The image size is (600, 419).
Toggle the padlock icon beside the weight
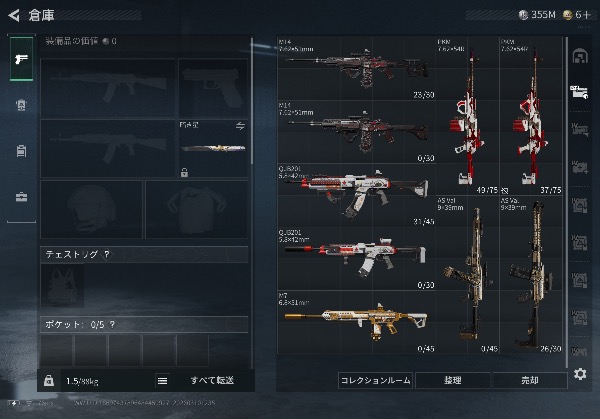click(x=47, y=381)
